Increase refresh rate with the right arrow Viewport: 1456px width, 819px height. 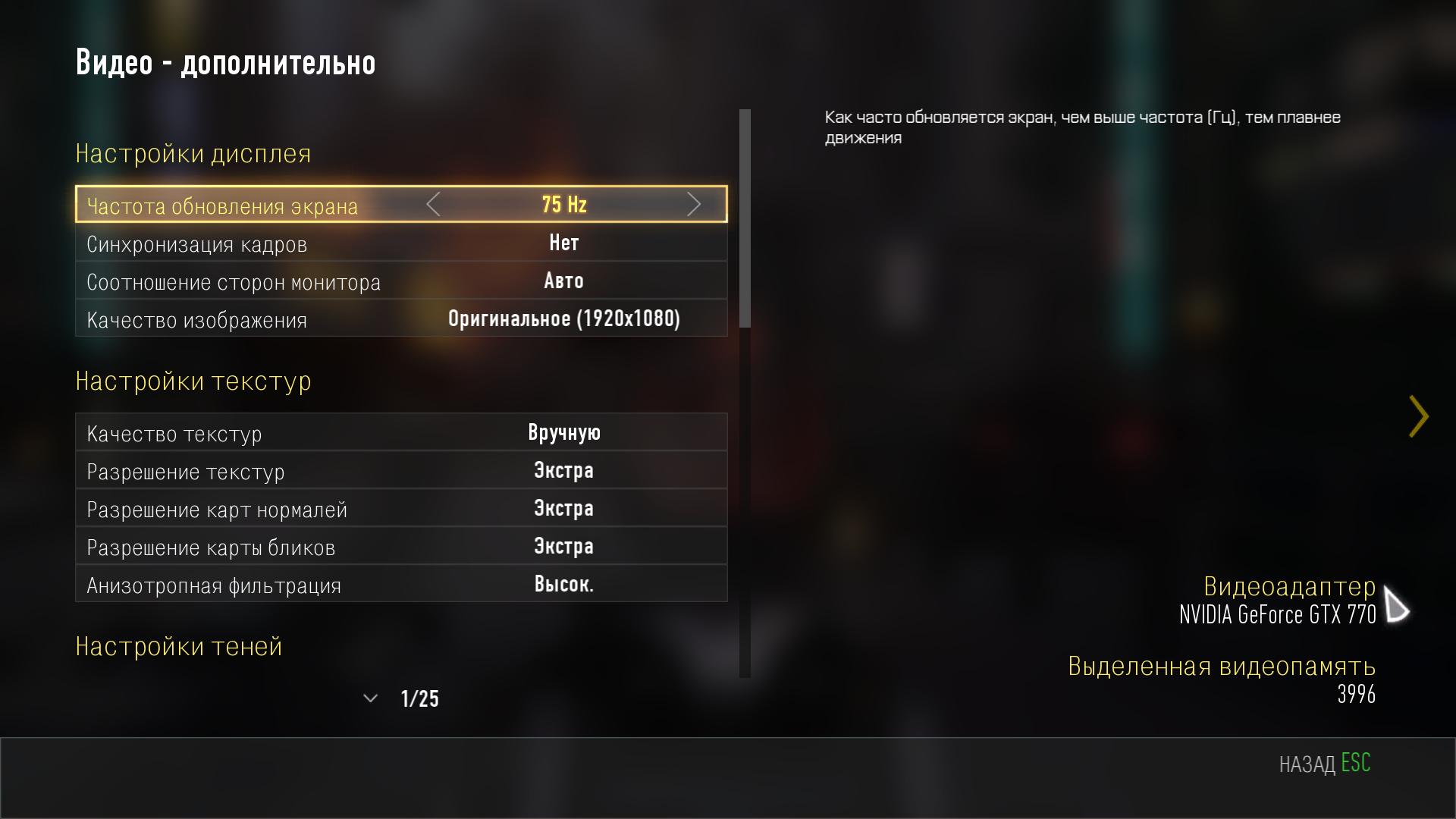pyautogui.click(x=693, y=204)
